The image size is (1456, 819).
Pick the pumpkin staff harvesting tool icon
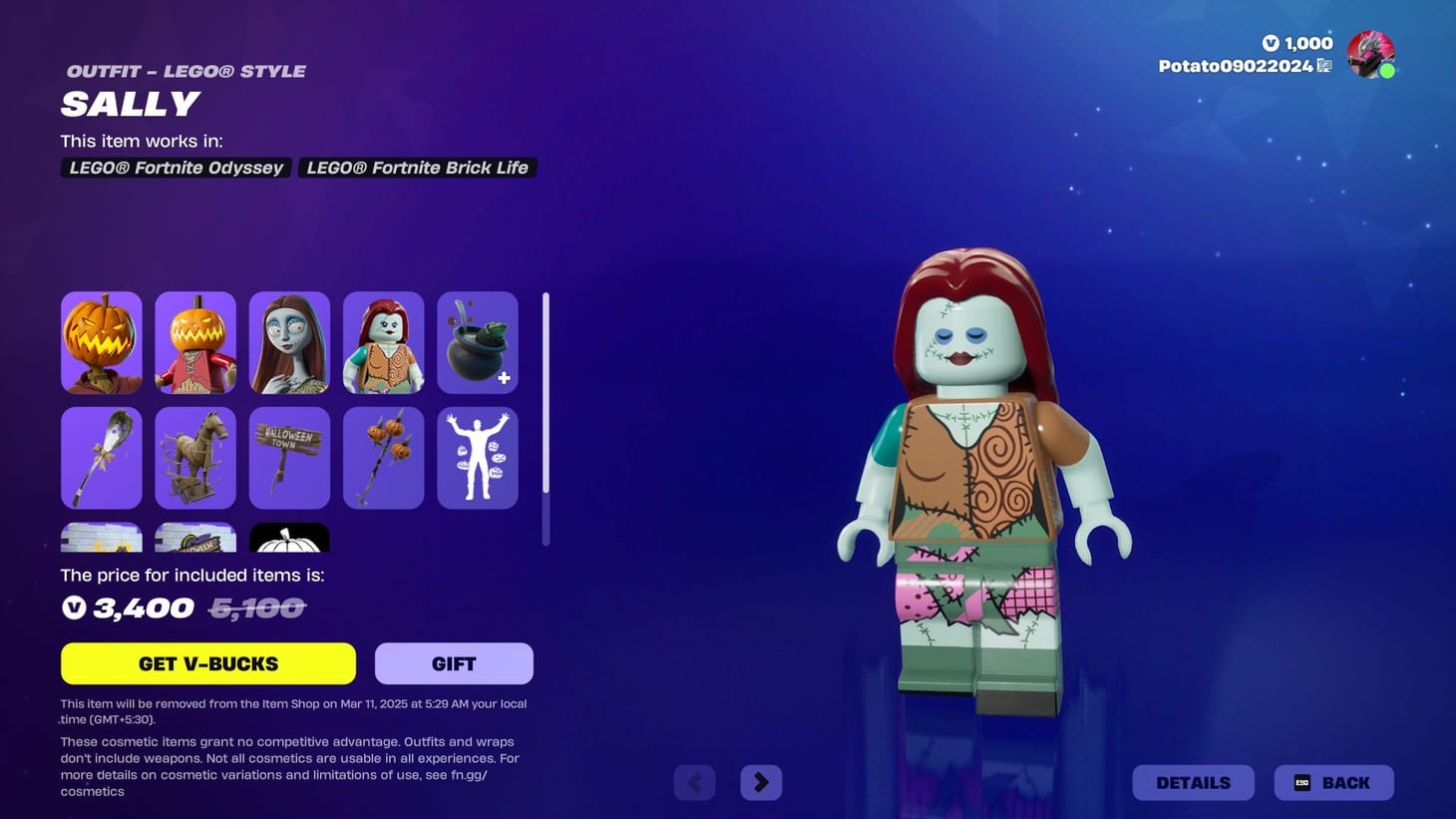[383, 457]
